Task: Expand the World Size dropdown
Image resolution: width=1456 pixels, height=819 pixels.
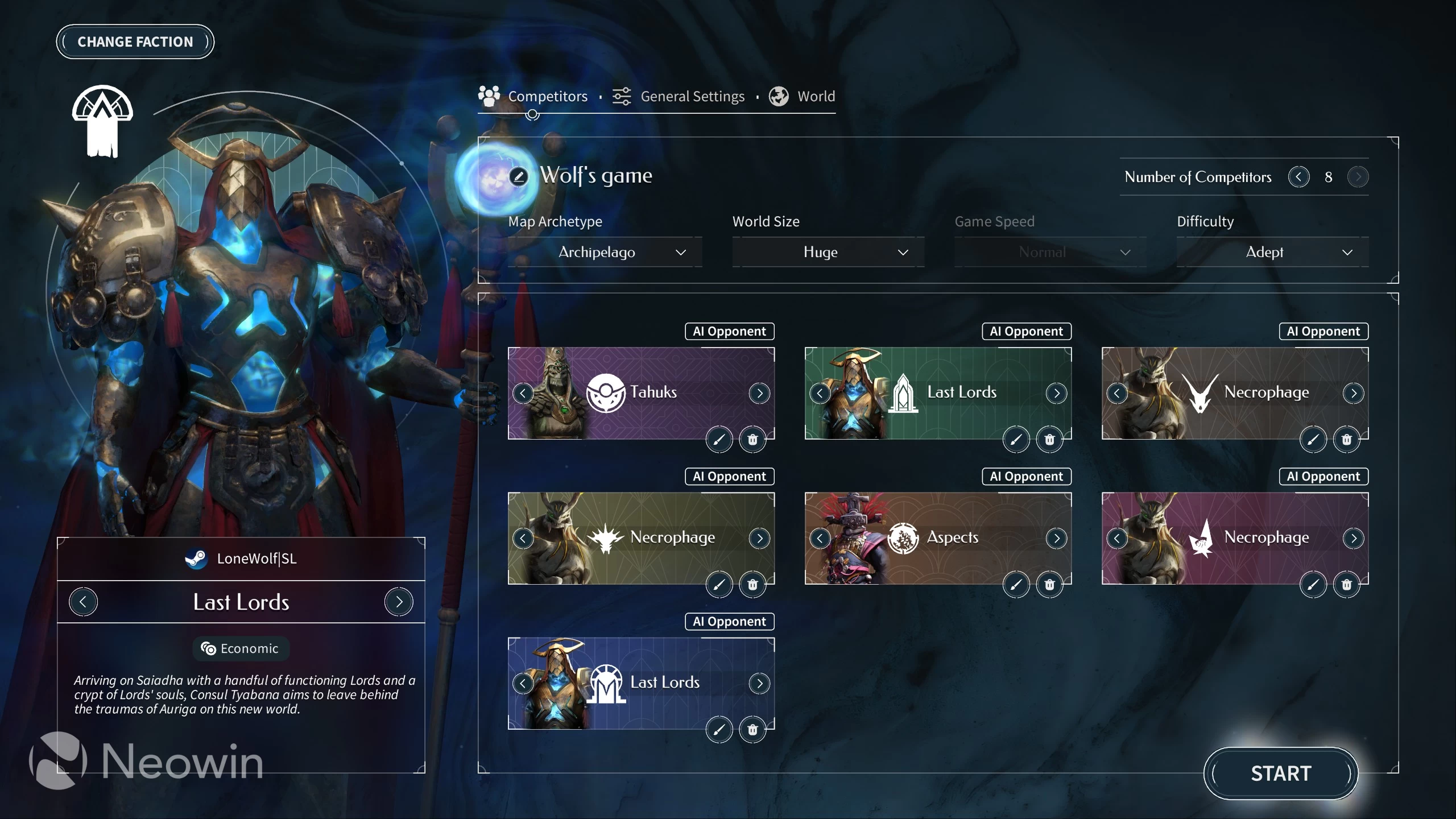Action: (828, 252)
